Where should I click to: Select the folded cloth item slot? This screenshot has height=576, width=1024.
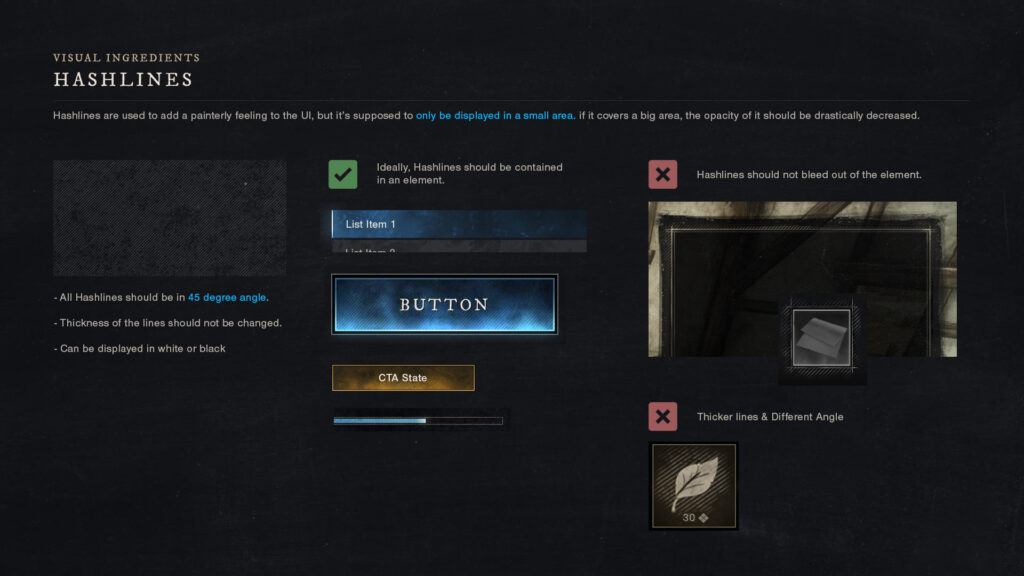click(x=822, y=338)
